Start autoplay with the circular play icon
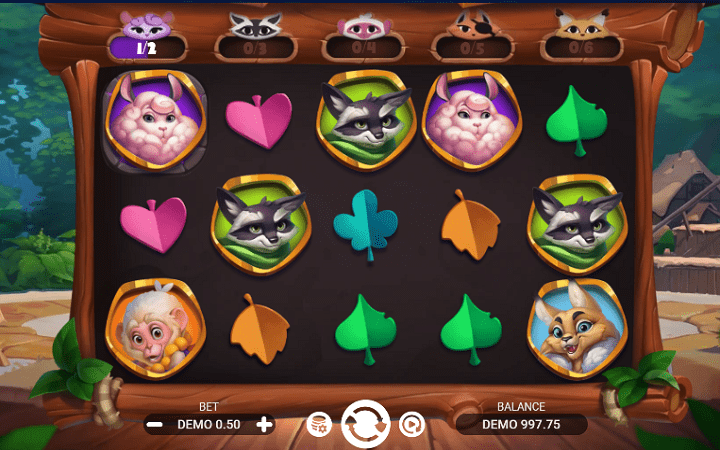Viewport: 720px width, 450px height. coord(411,424)
